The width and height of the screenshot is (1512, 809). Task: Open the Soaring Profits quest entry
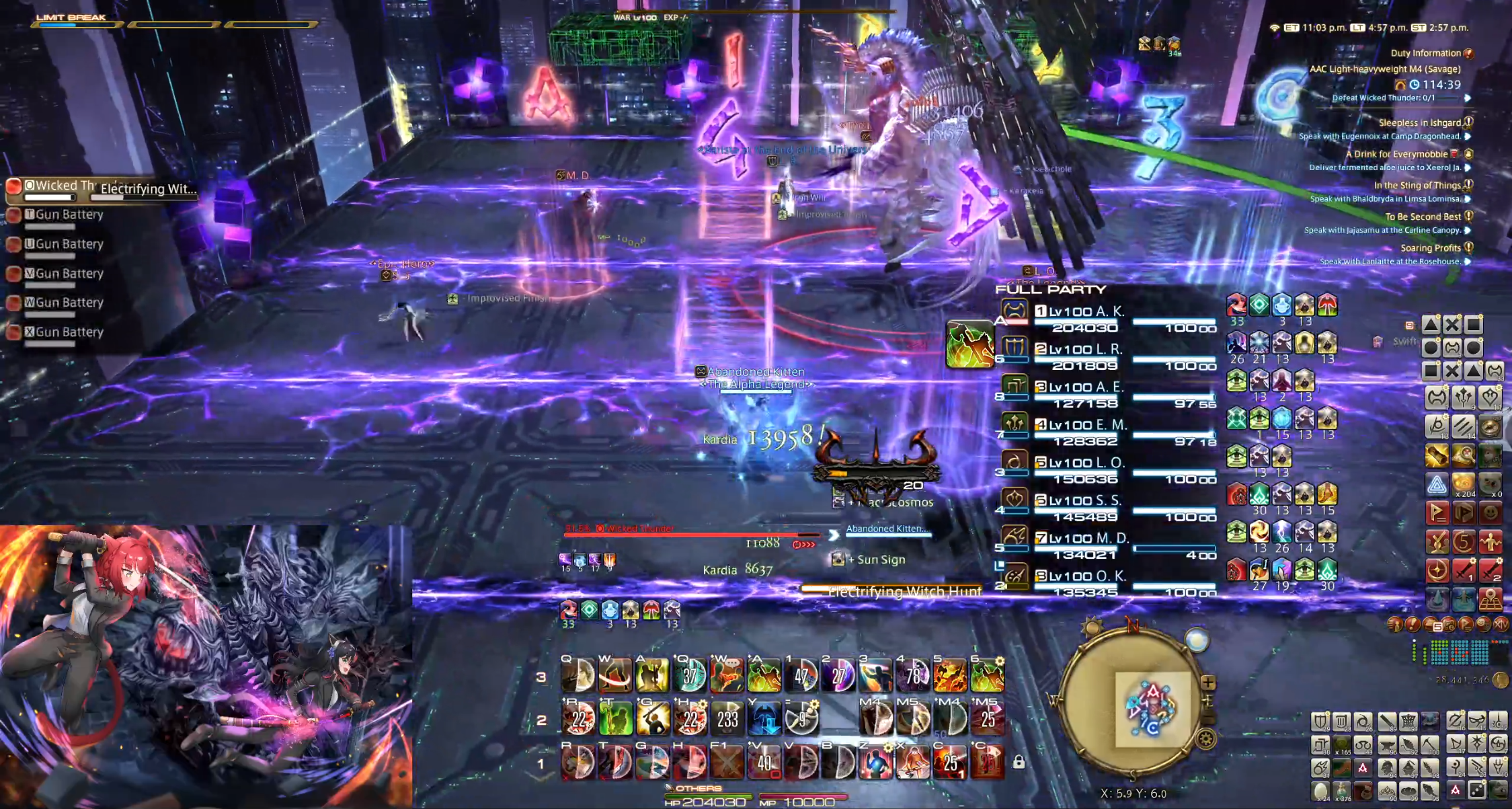point(1430,248)
